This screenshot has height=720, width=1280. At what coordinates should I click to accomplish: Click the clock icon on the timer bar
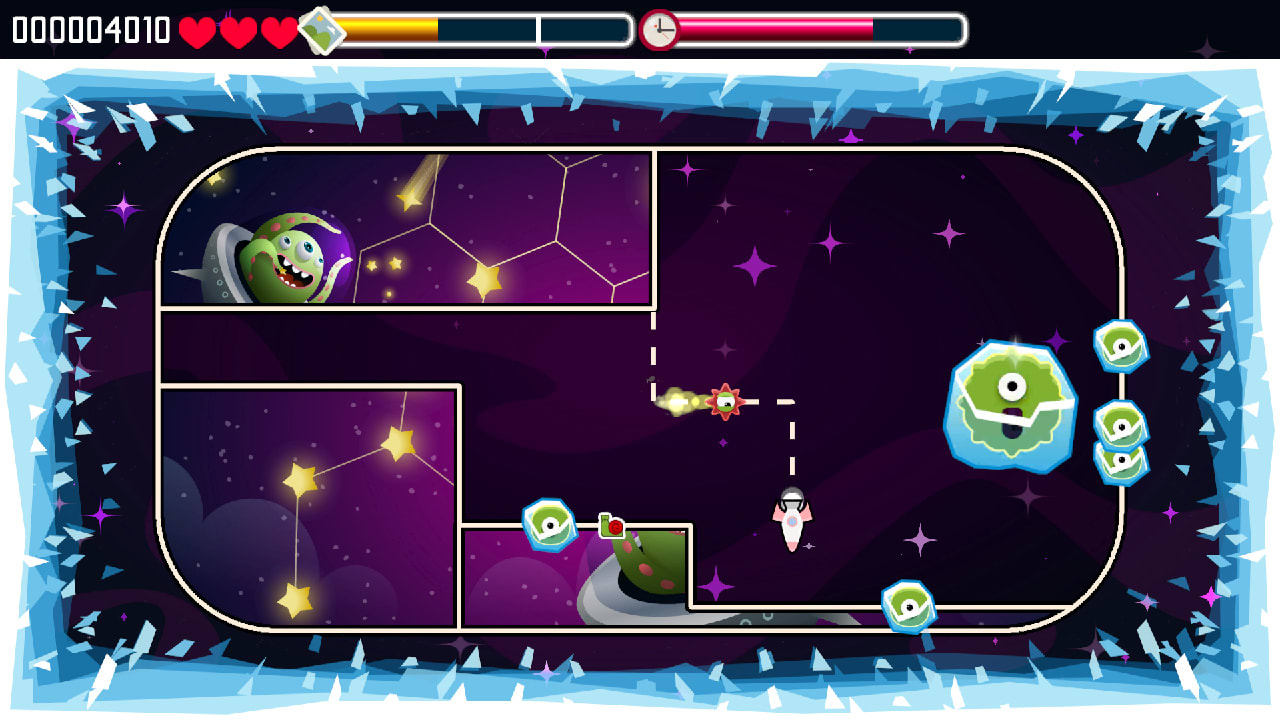coord(660,28)
